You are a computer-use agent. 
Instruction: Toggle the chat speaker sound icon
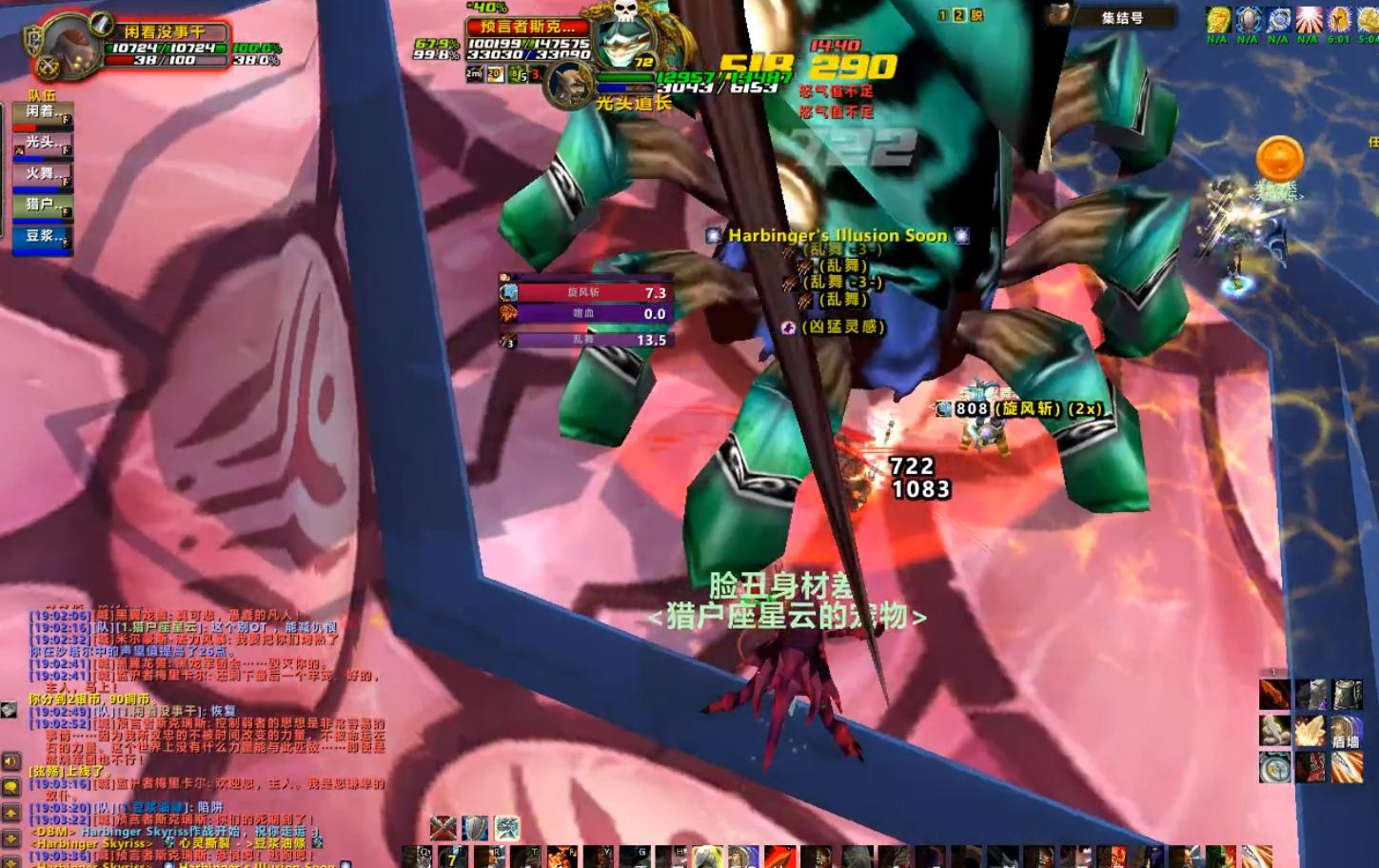click(10, 761)
